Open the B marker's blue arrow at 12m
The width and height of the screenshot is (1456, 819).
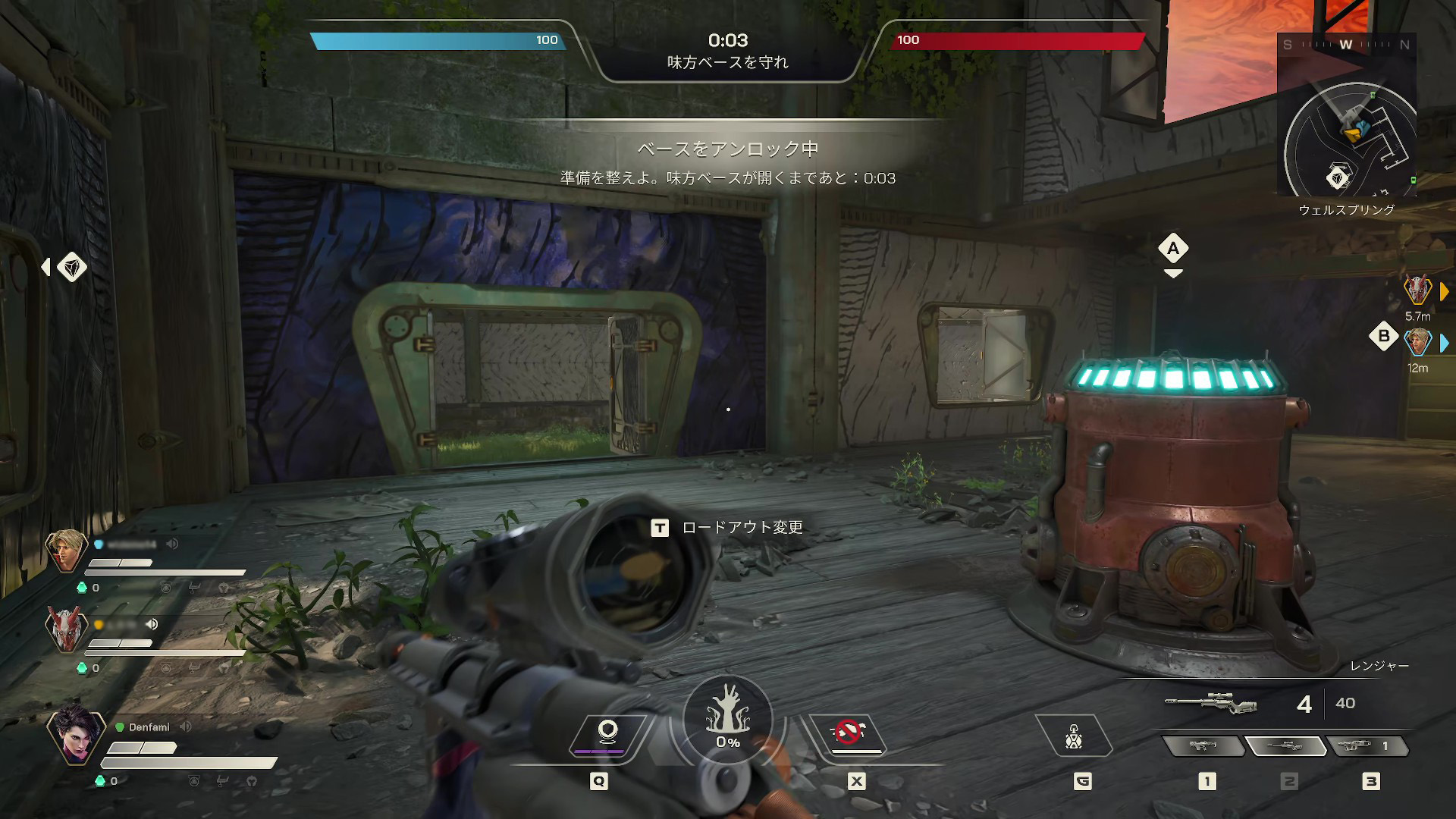point(1445,342)
